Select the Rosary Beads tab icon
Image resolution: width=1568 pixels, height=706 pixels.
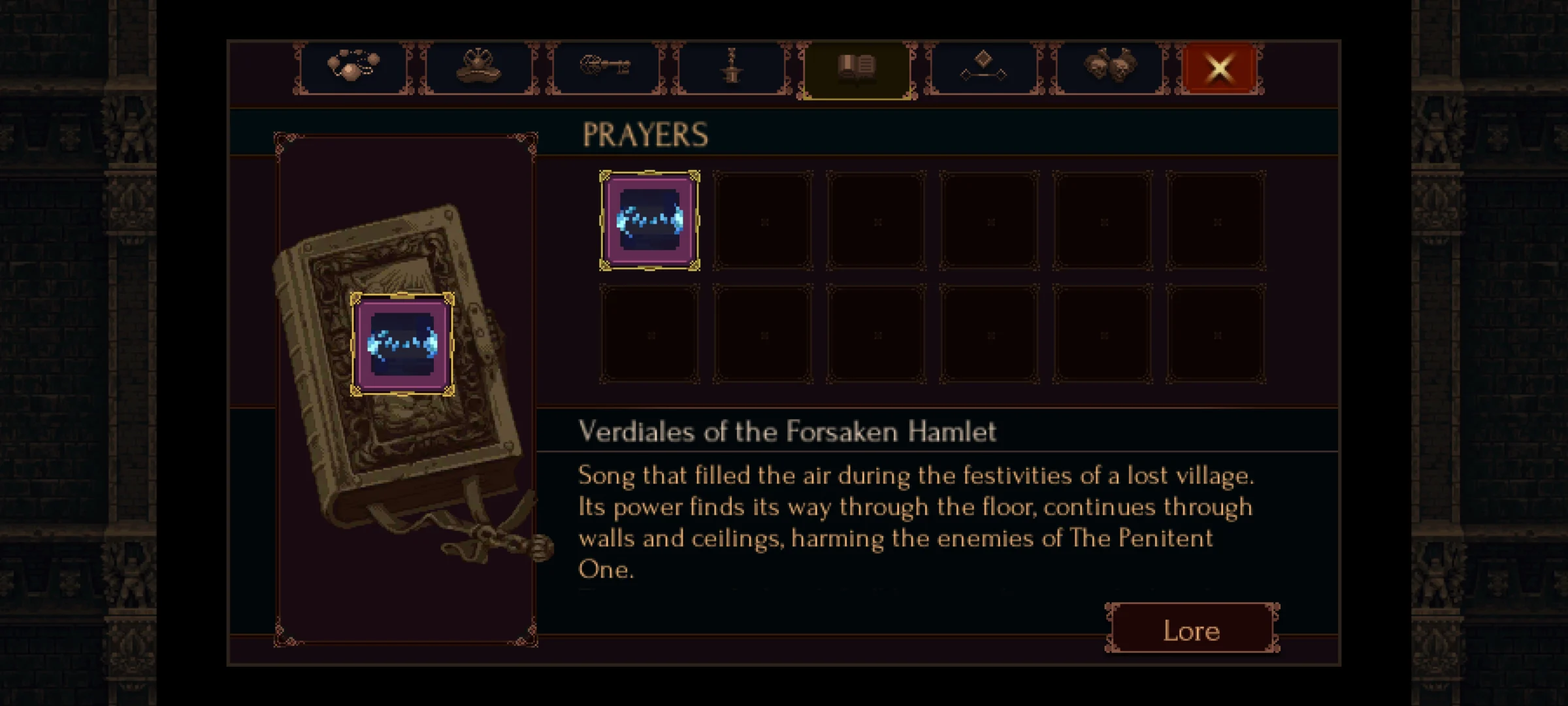pyautogui.click(x=353, y=69)
